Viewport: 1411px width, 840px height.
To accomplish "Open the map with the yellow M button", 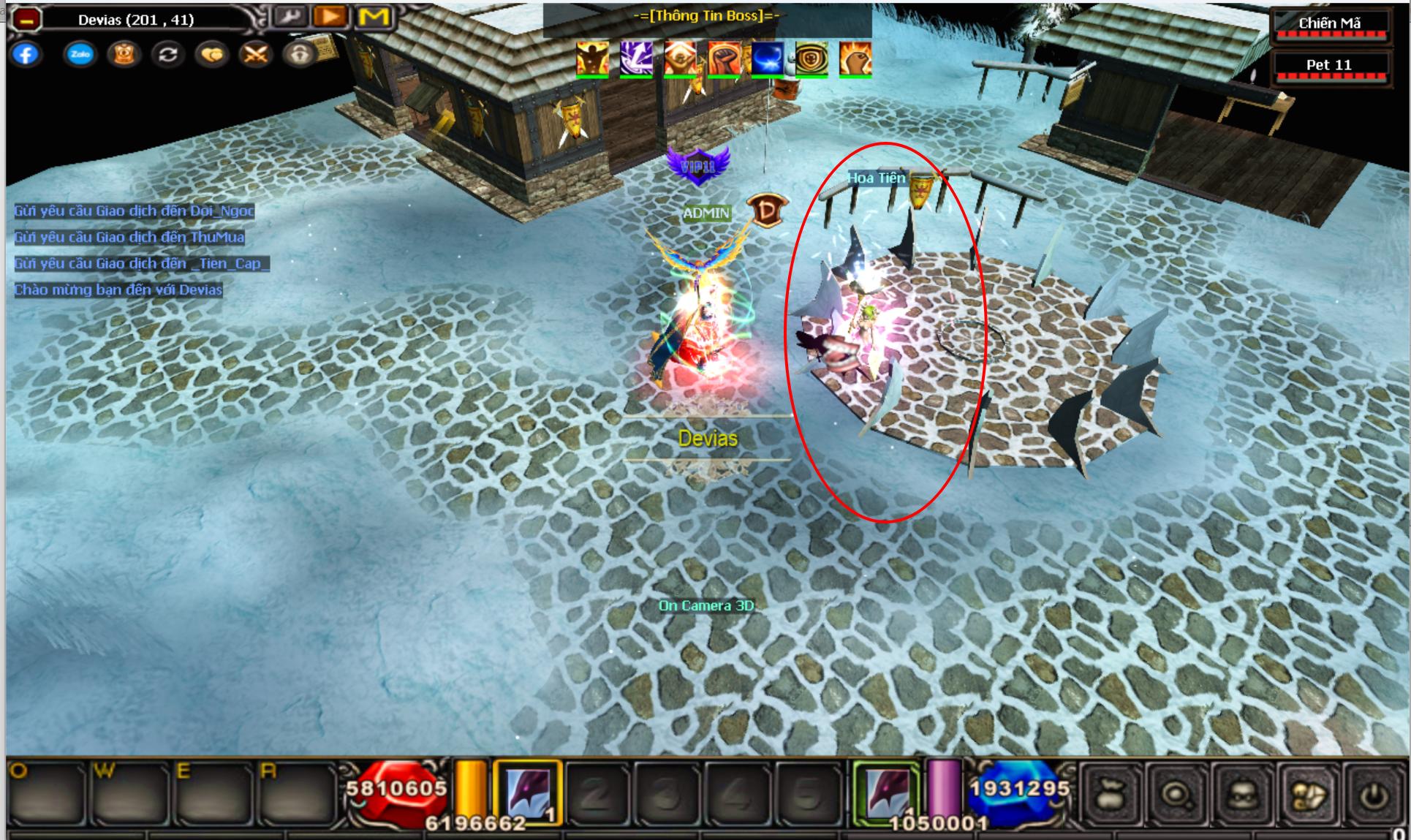I will [374, 17].
